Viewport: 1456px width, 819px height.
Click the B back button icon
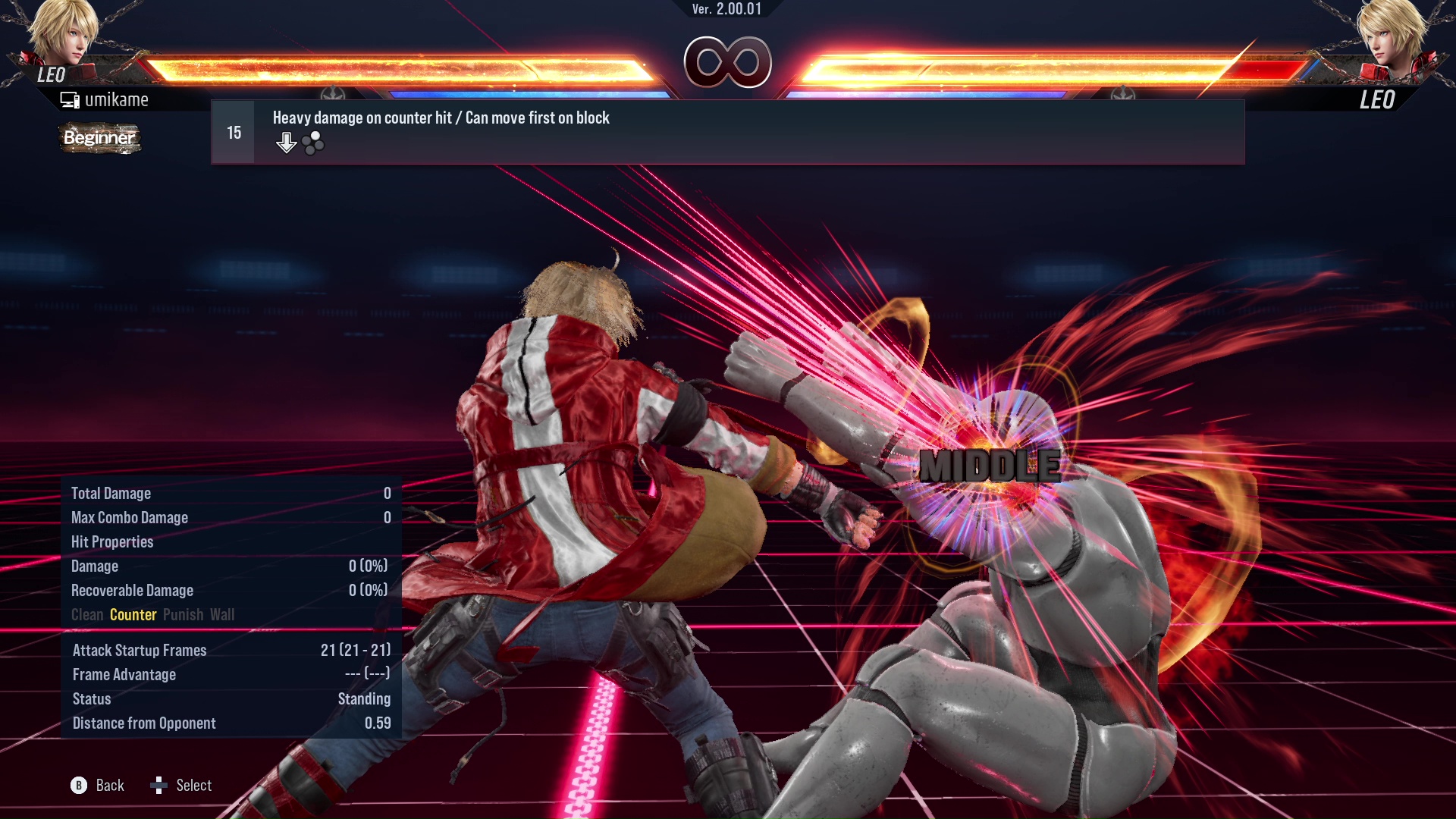(x=78, y=786)
